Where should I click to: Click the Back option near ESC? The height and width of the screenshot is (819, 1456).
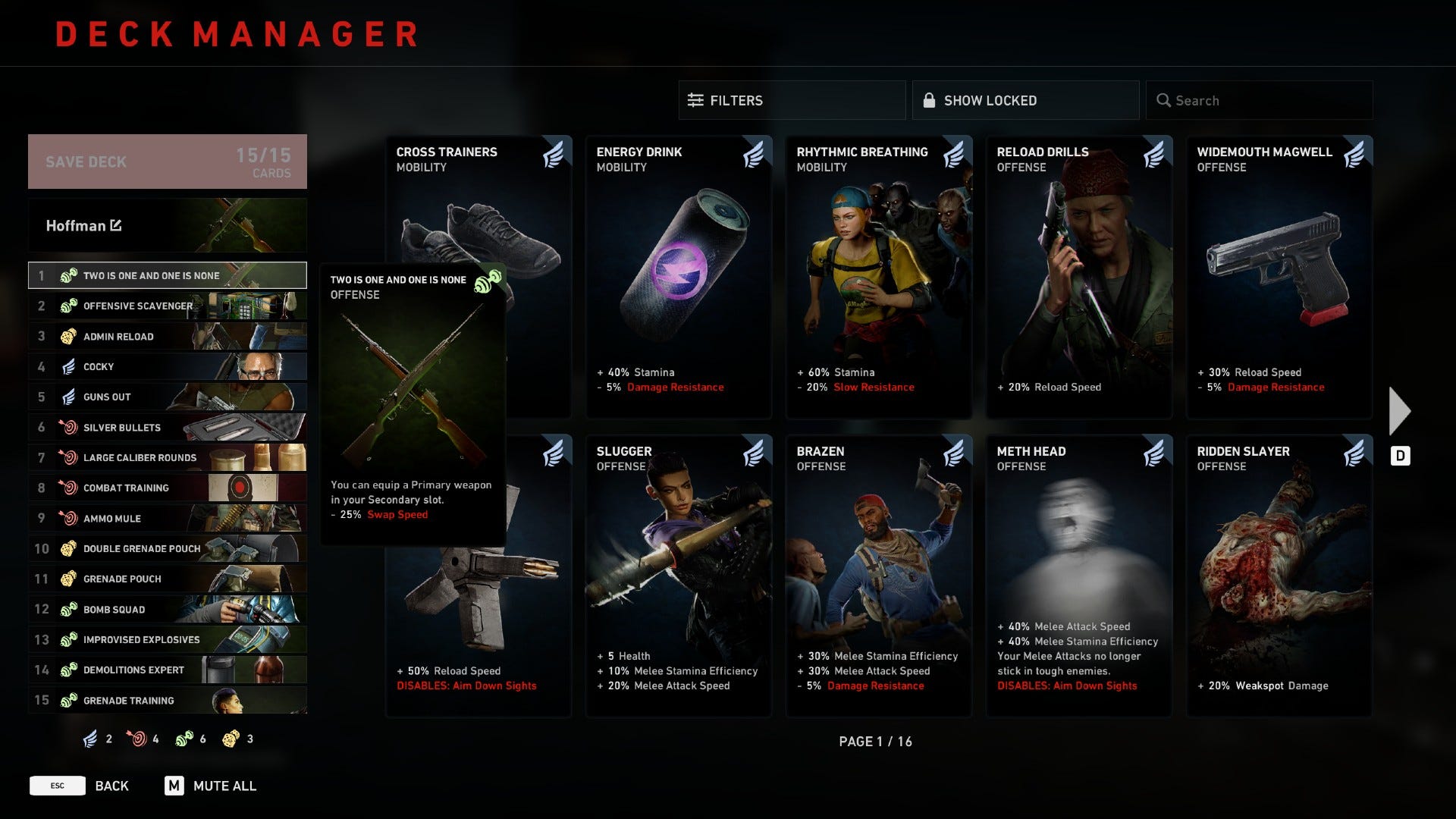click(x=111, y=786)
